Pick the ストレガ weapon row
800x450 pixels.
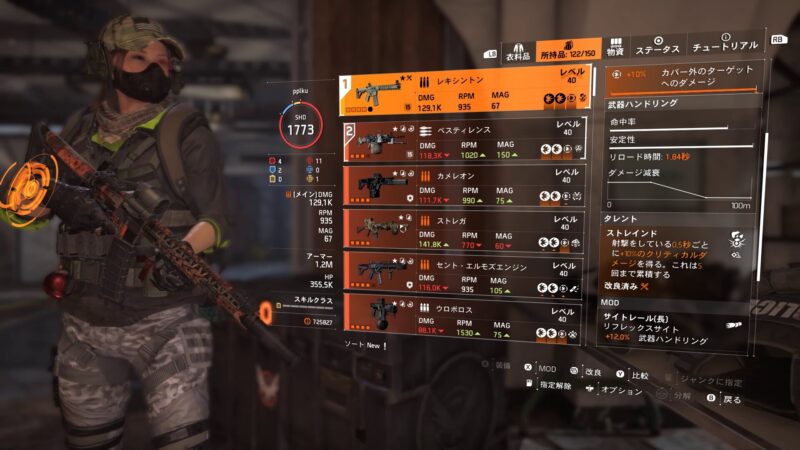(467, 229)
